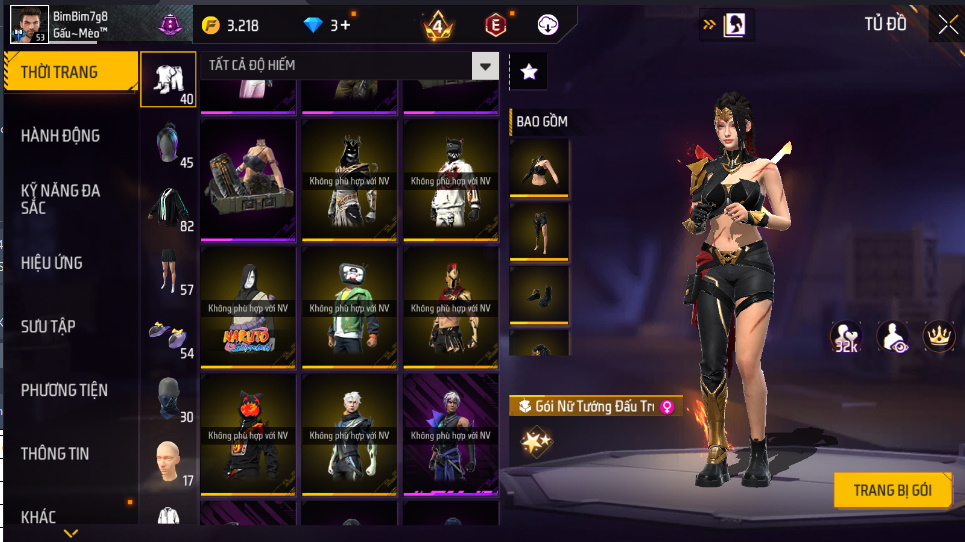Open the mask subcategory with count 30
This screenshot has height=542, width=965.
click(x=168, y=398)
